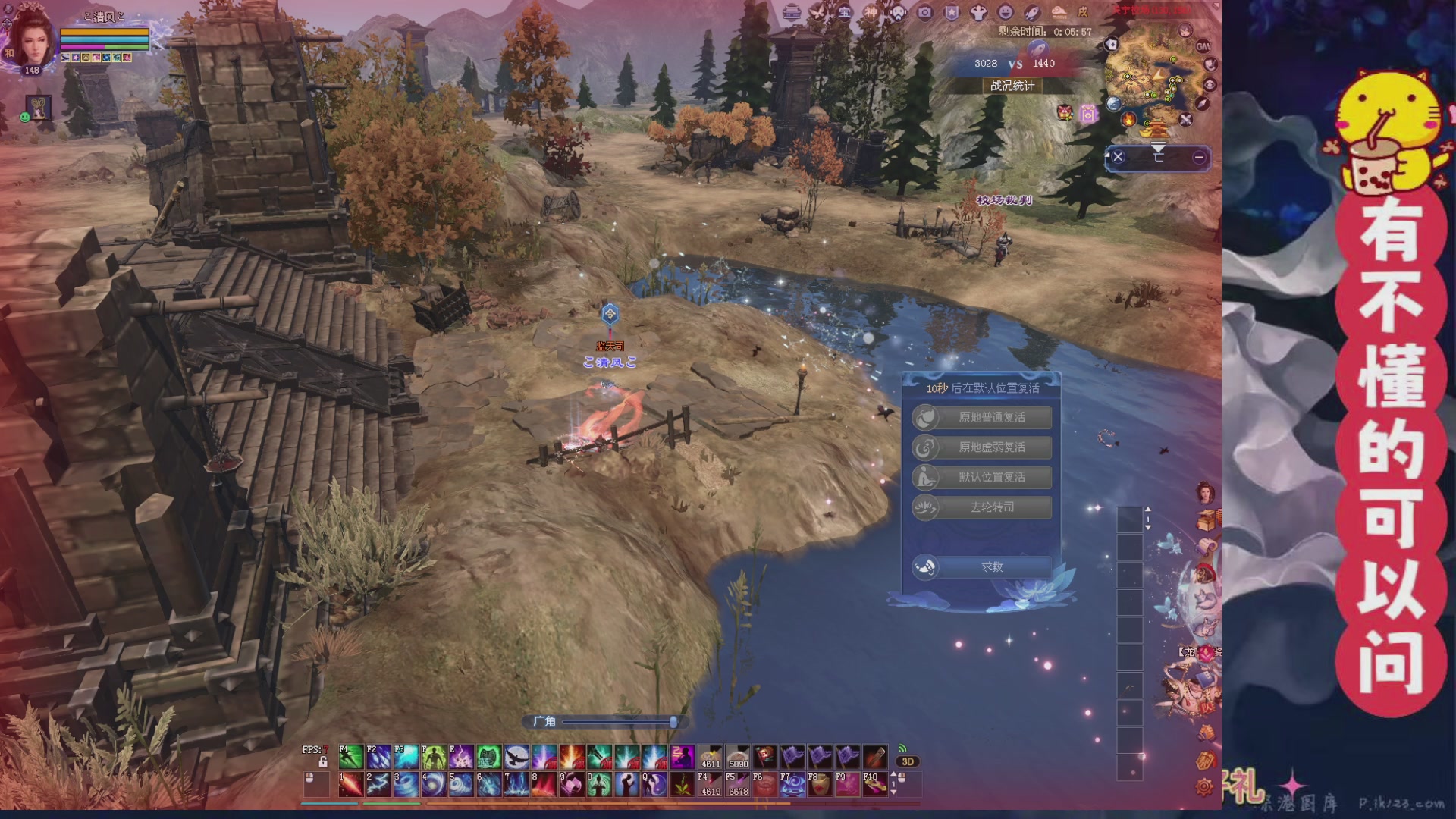Adjust the 广角 wide-angle slider
Viewport: 1456px width, 819px height.
[673, 722]
